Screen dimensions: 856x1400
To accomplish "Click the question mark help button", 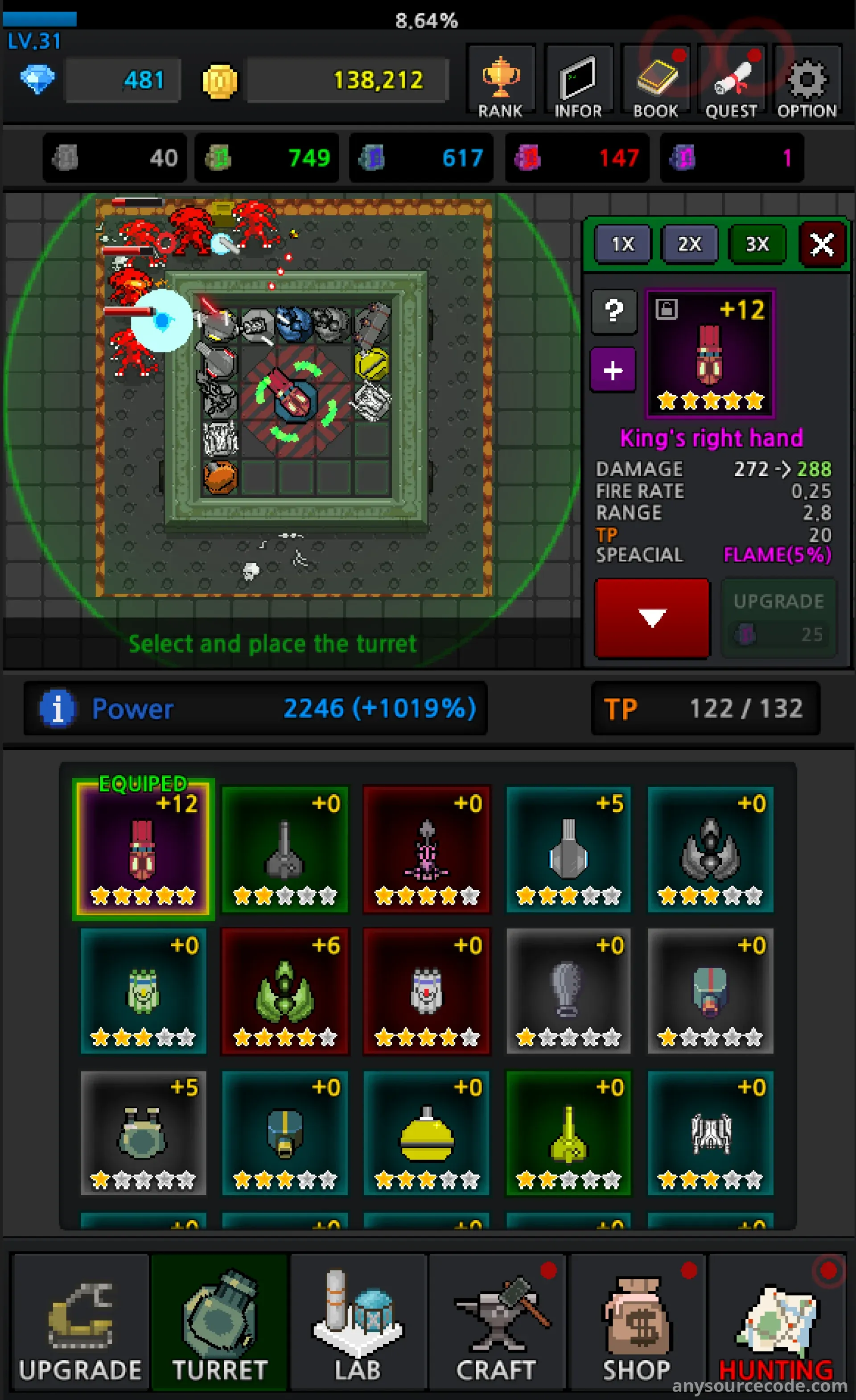I will click(x=613, y=311).
